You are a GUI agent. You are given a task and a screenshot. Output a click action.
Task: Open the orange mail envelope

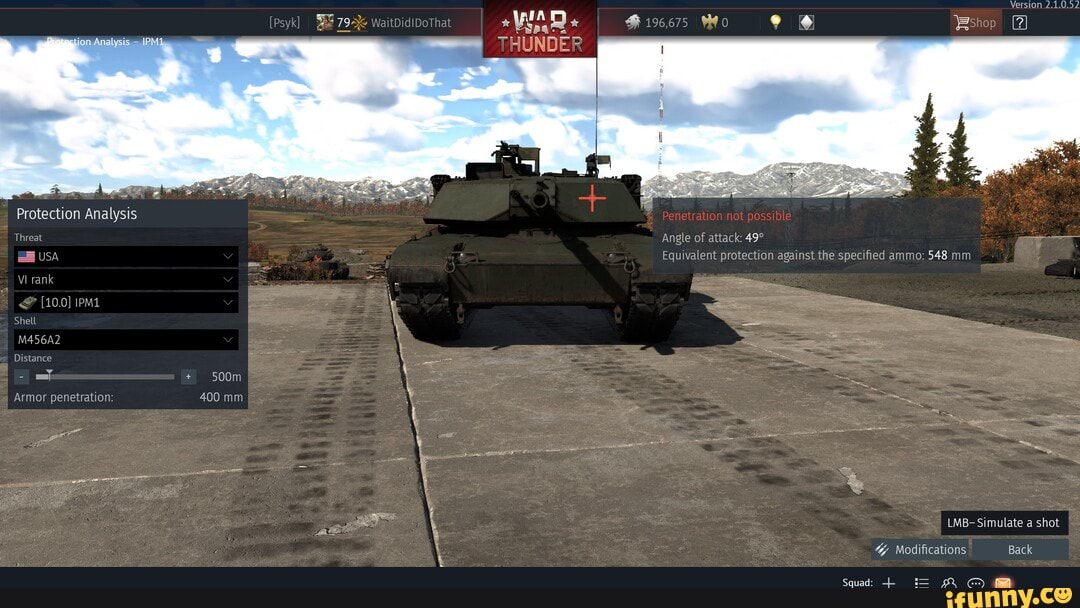click(1003, 583)
